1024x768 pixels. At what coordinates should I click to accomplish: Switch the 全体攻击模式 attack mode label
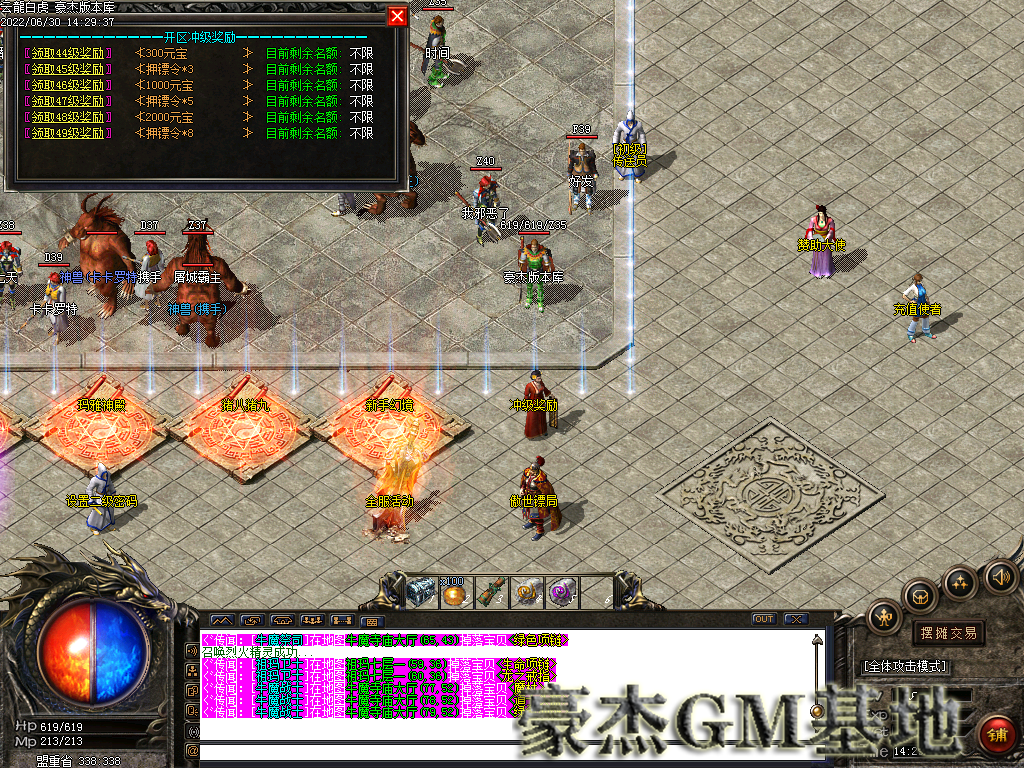click(x=905, y=666)
